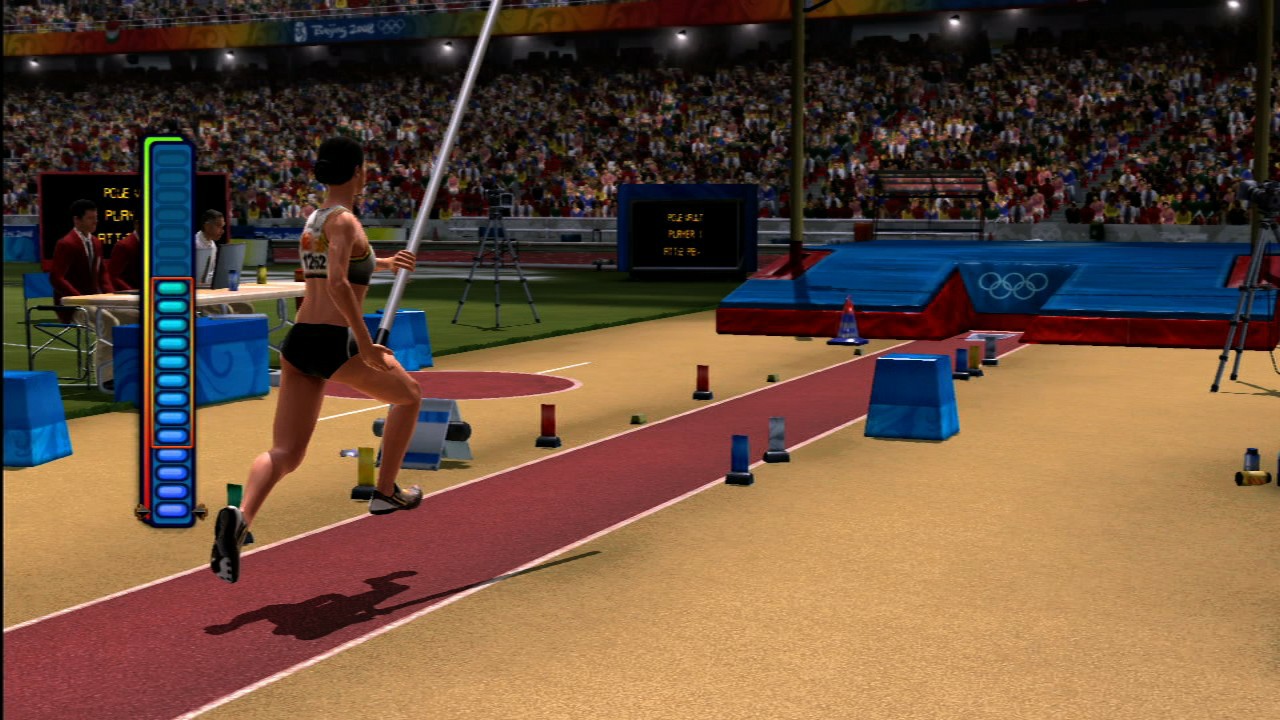Open the PLAYER 1 scoreboard display

tap(683, 232)
